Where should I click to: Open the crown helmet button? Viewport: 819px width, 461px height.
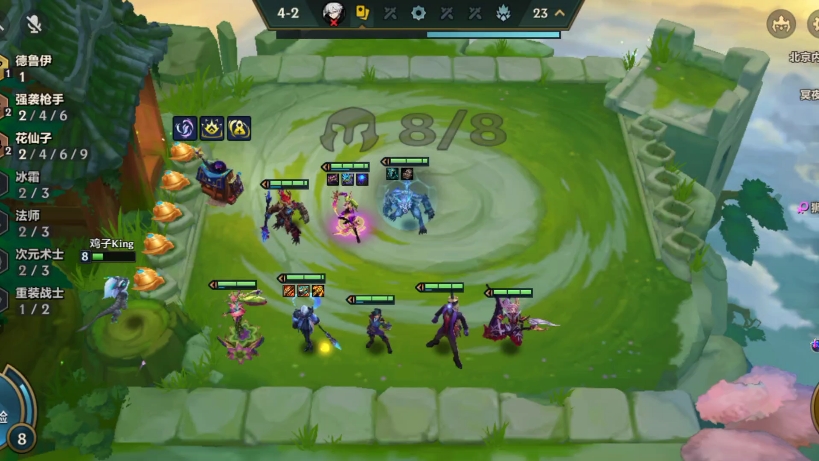[x=781, y=23]
